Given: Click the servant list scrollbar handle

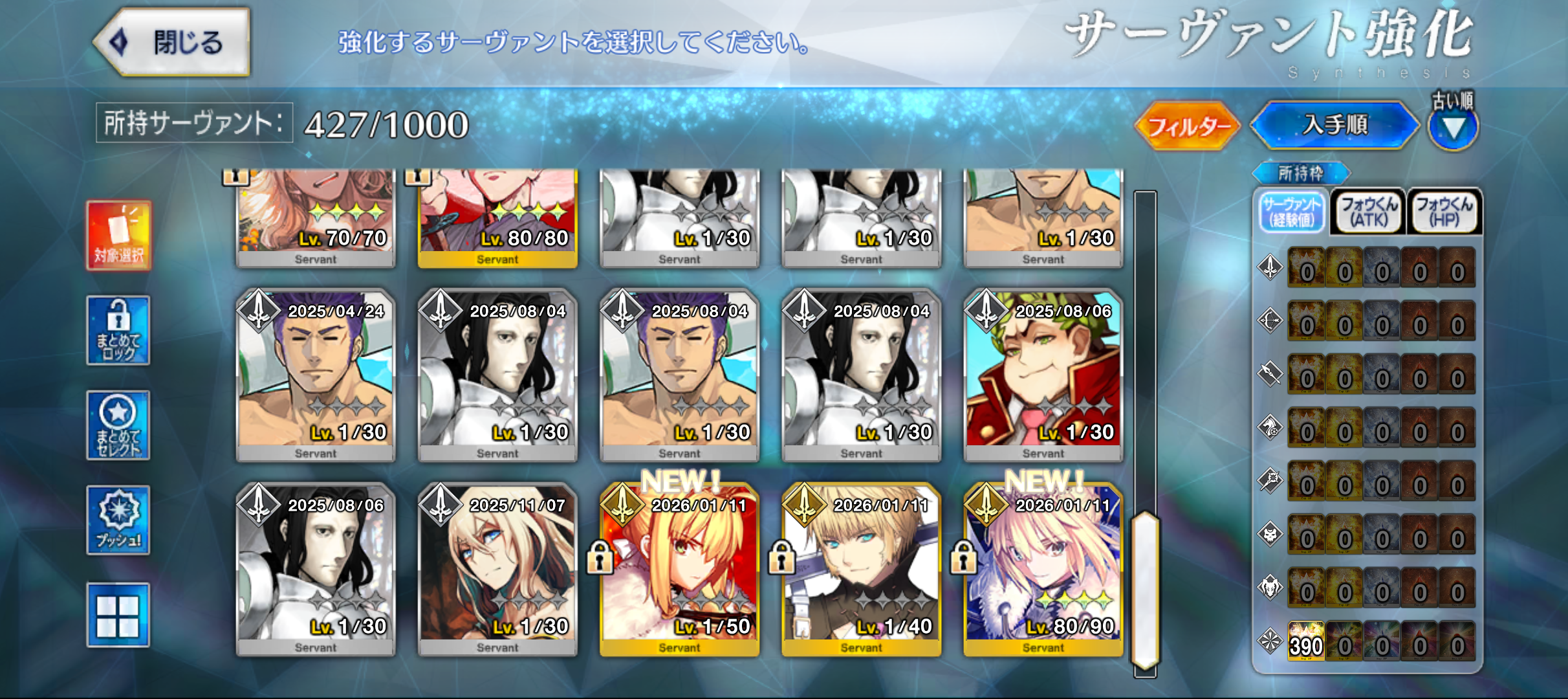Looking at the screenshot, I should pyautogui.click(x=1145, y=589).
